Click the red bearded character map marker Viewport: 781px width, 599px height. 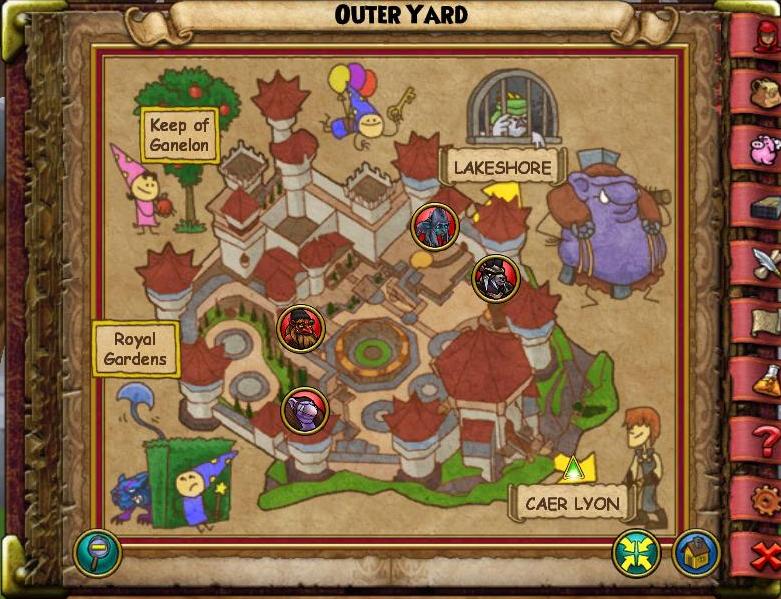point(301,326)
